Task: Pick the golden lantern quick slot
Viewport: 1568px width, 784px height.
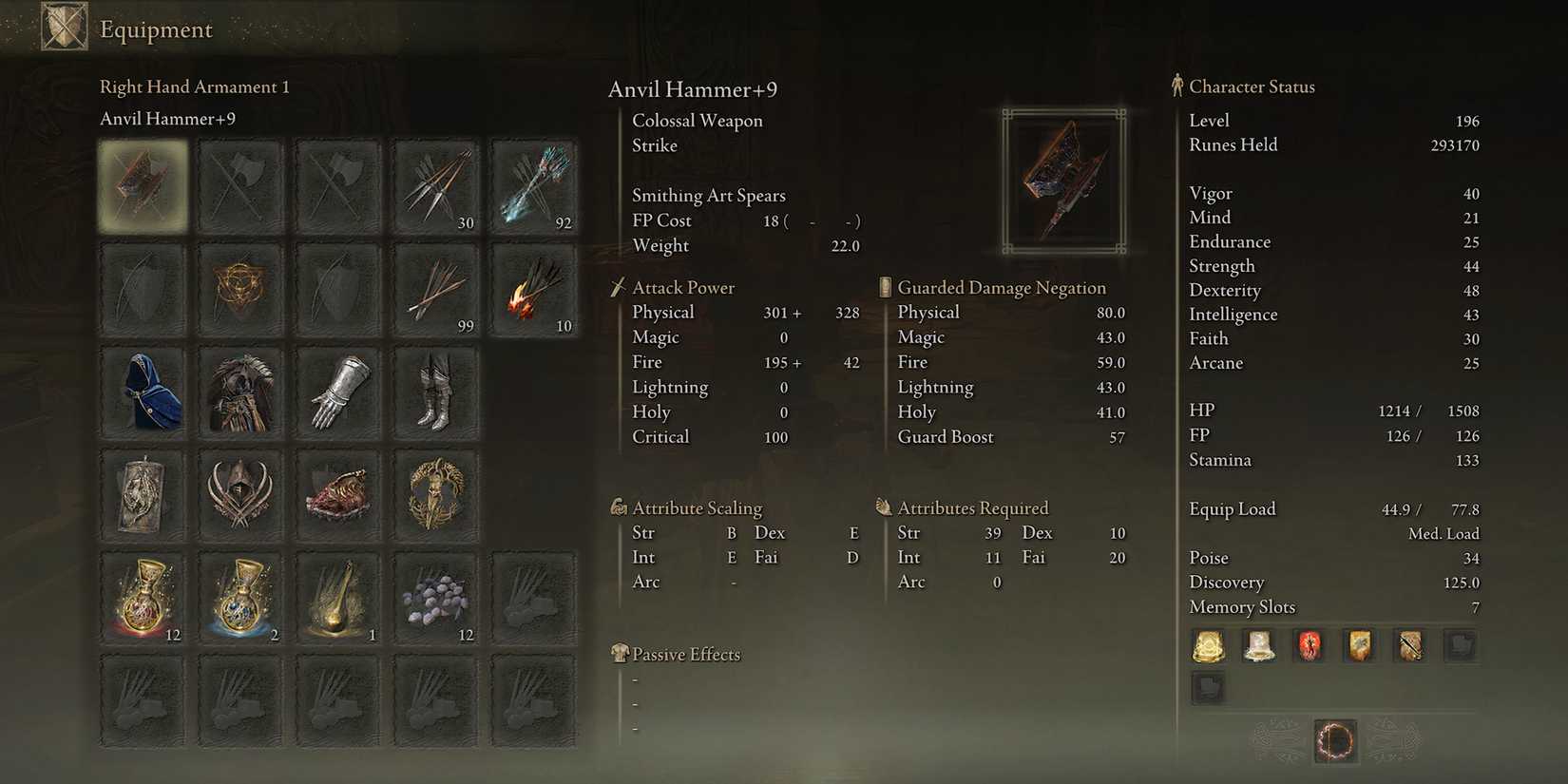Action: click(337, 597)
